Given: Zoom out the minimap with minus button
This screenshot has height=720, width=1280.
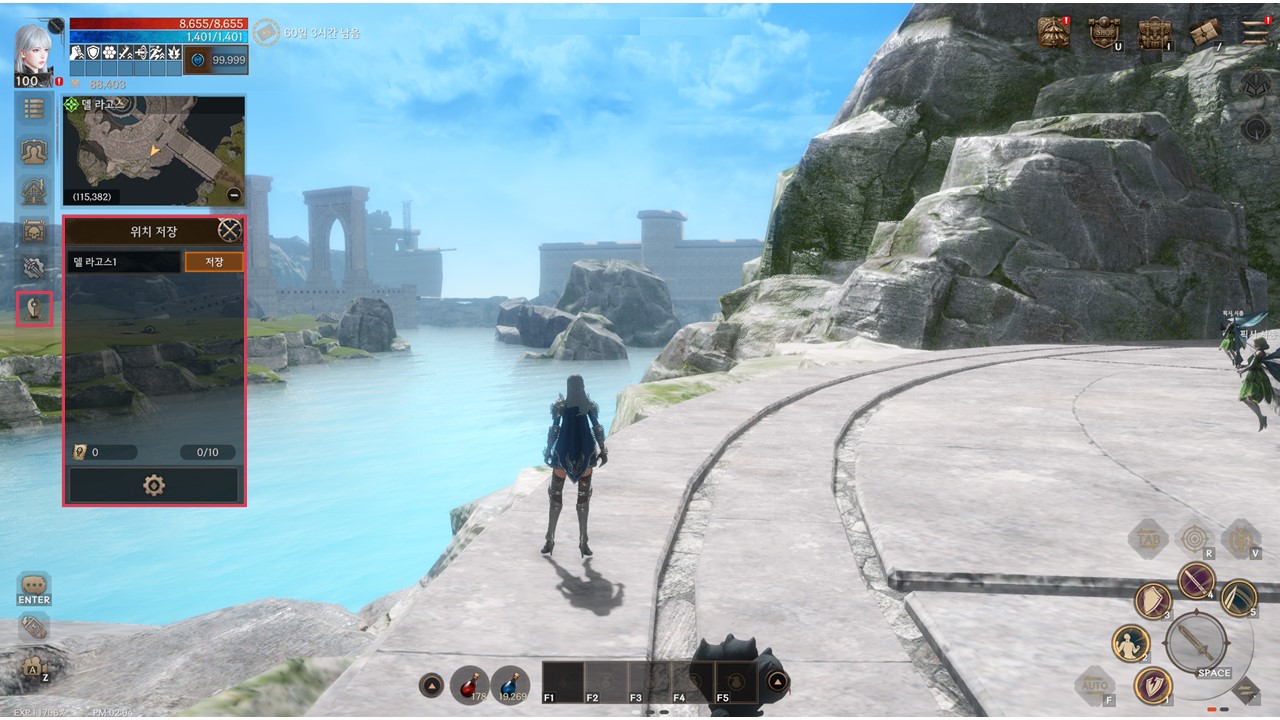Looking at the screenshot, I should point(234,195).
